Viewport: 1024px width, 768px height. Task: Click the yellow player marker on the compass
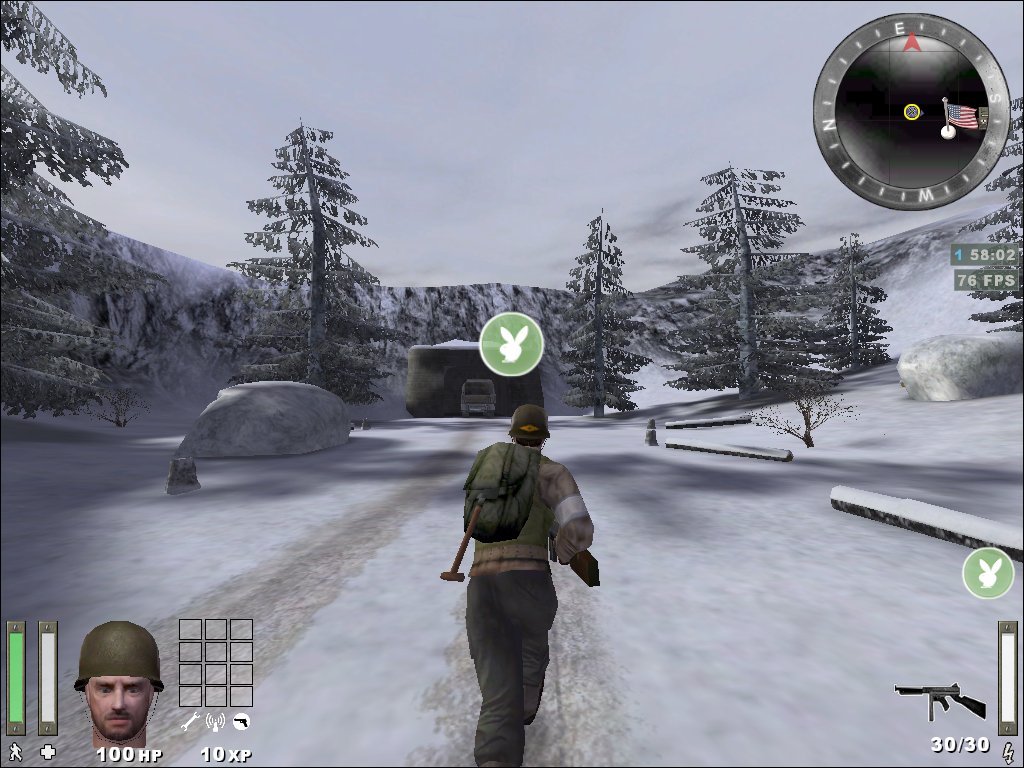[912, 111]
